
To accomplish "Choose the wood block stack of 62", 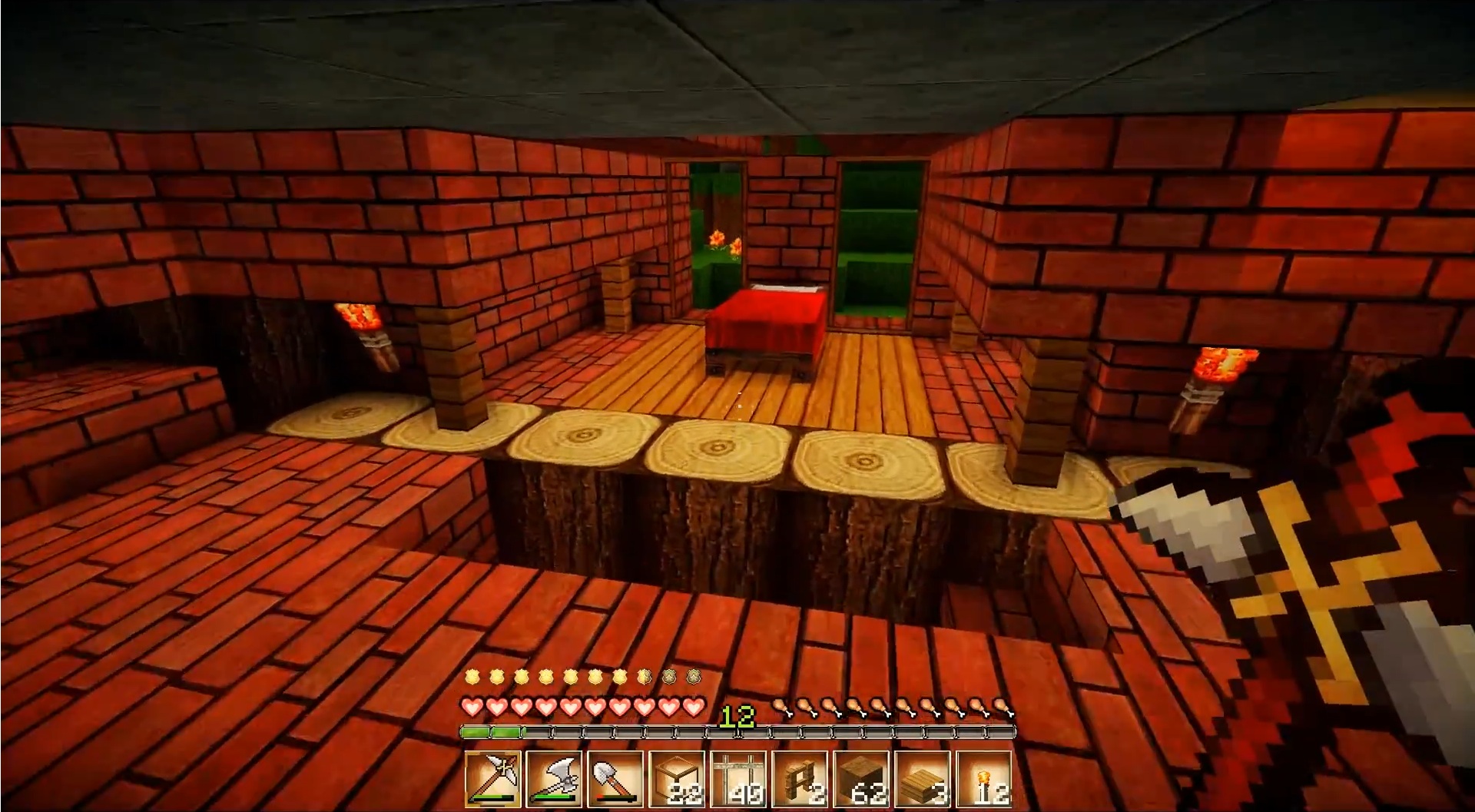I will click(x=861, y=779).
